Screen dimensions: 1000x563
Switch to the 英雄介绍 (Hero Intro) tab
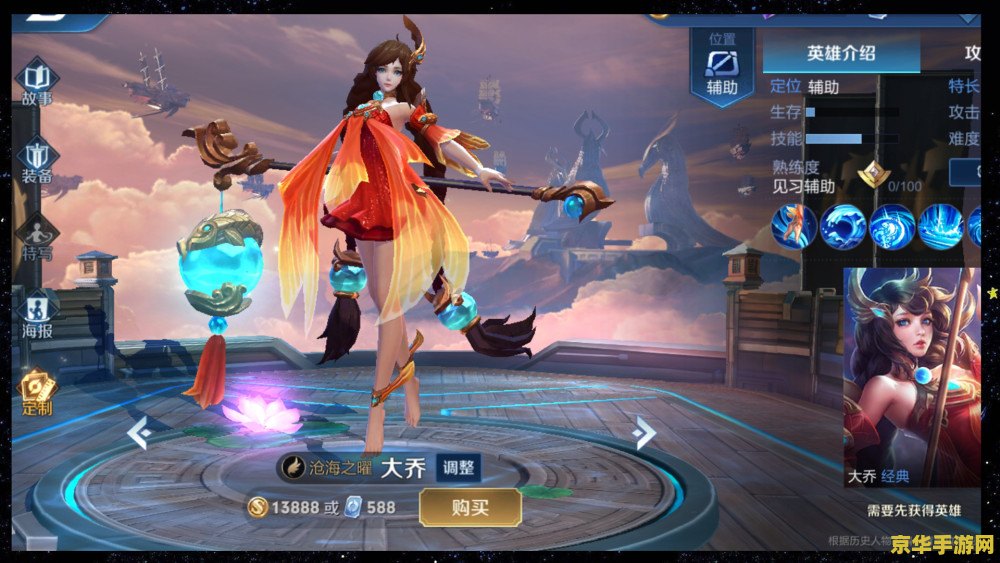[841, 53]
